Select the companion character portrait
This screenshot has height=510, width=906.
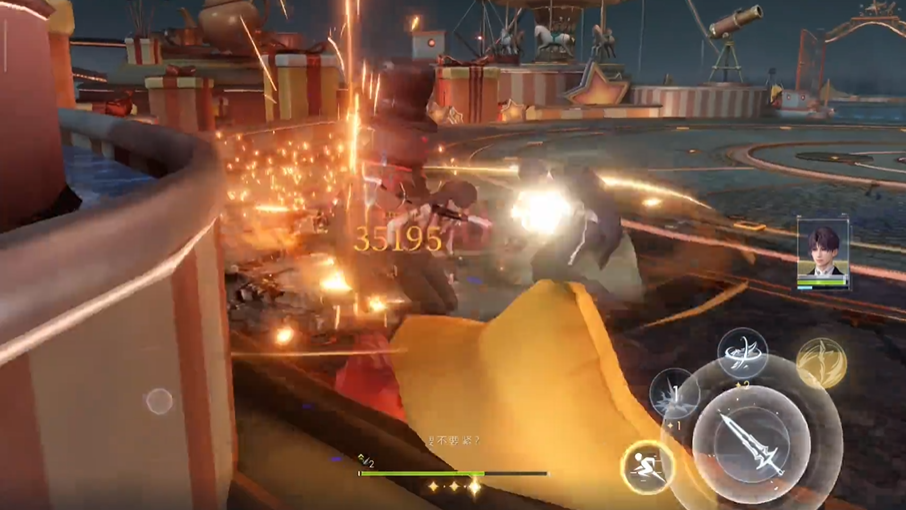(822, 252)
